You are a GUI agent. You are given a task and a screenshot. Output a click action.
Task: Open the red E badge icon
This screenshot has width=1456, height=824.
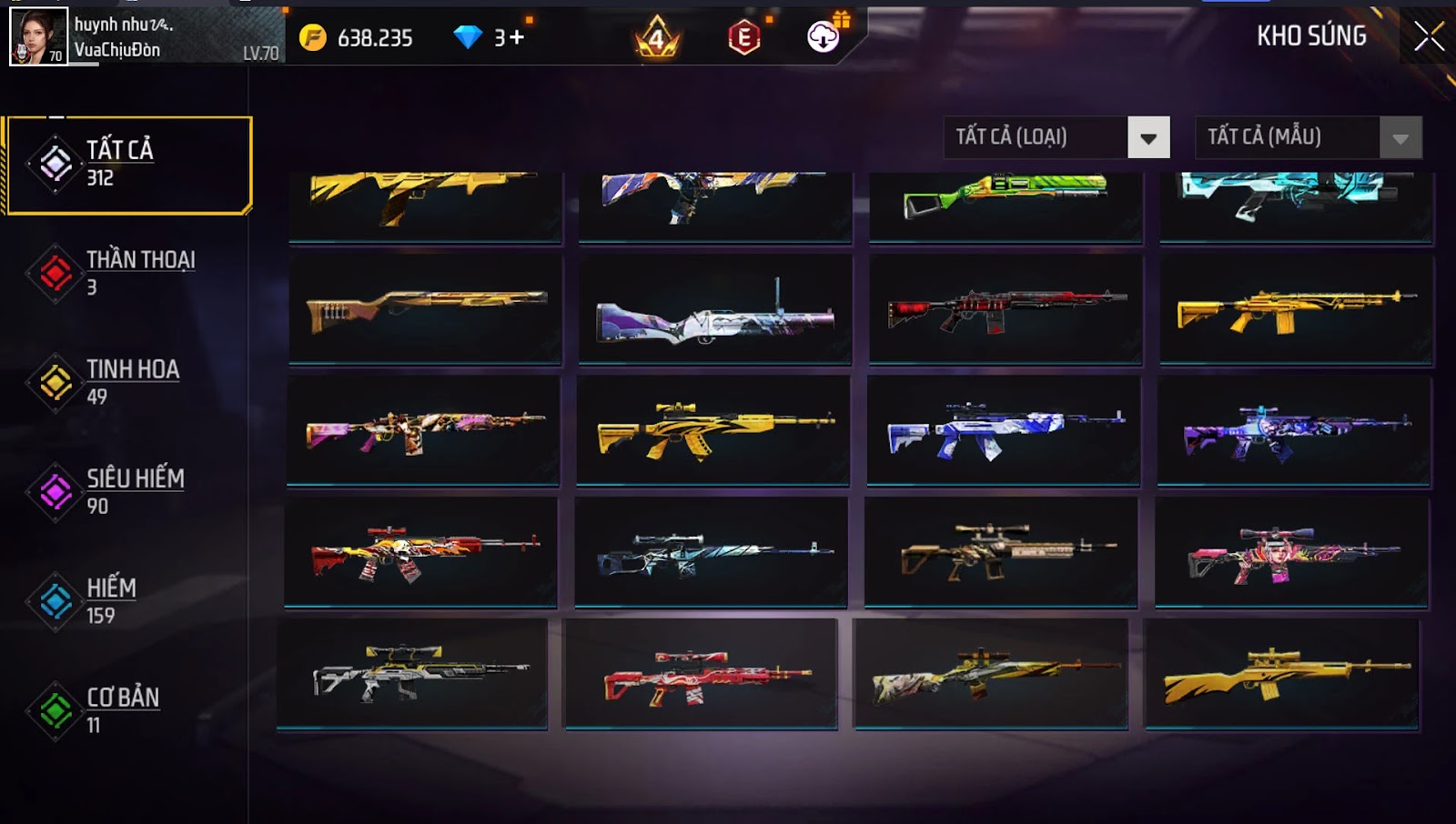pyautogui.click(x=744, y=37)
